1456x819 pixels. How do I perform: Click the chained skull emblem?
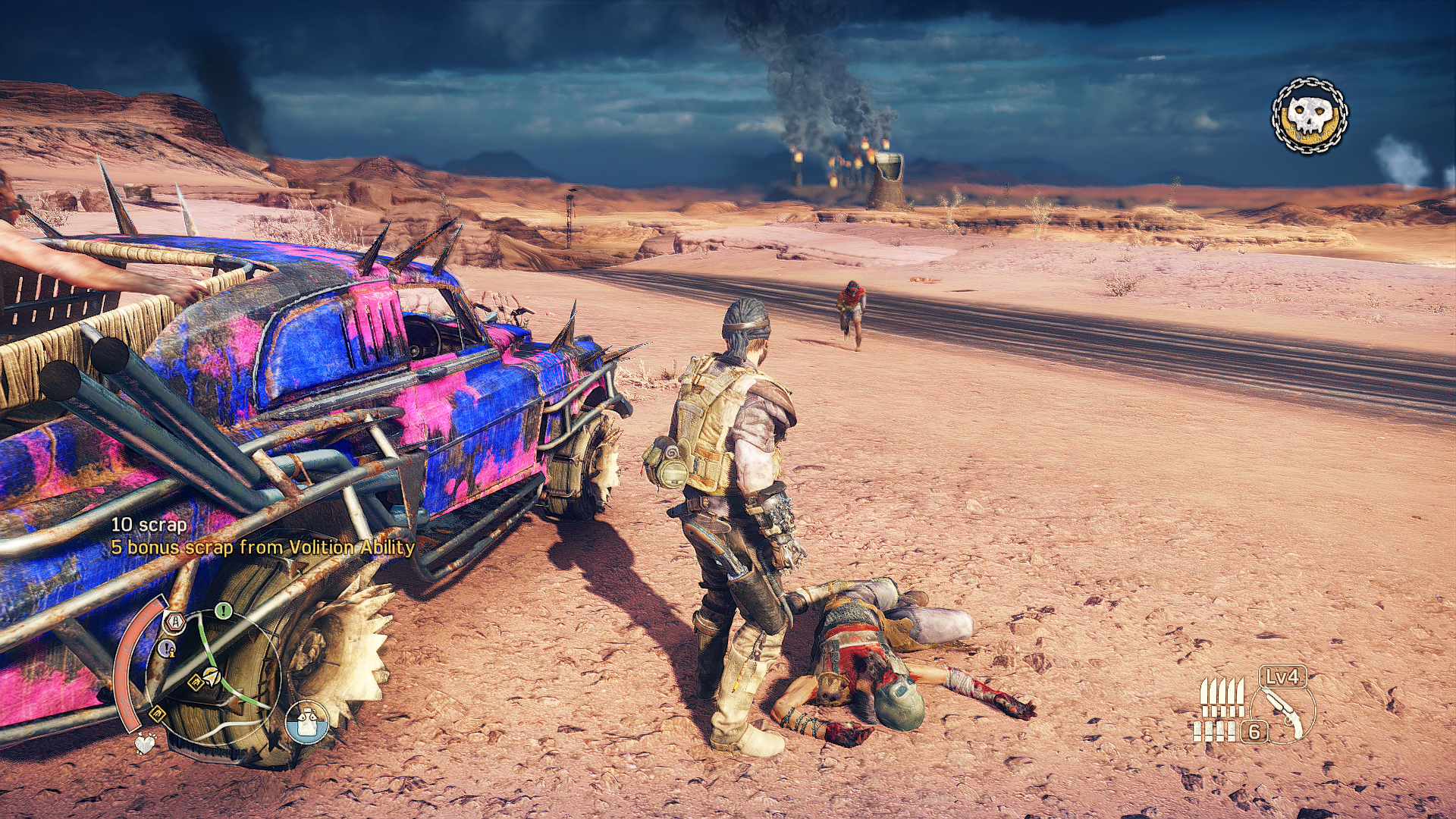click(1310, 116)
